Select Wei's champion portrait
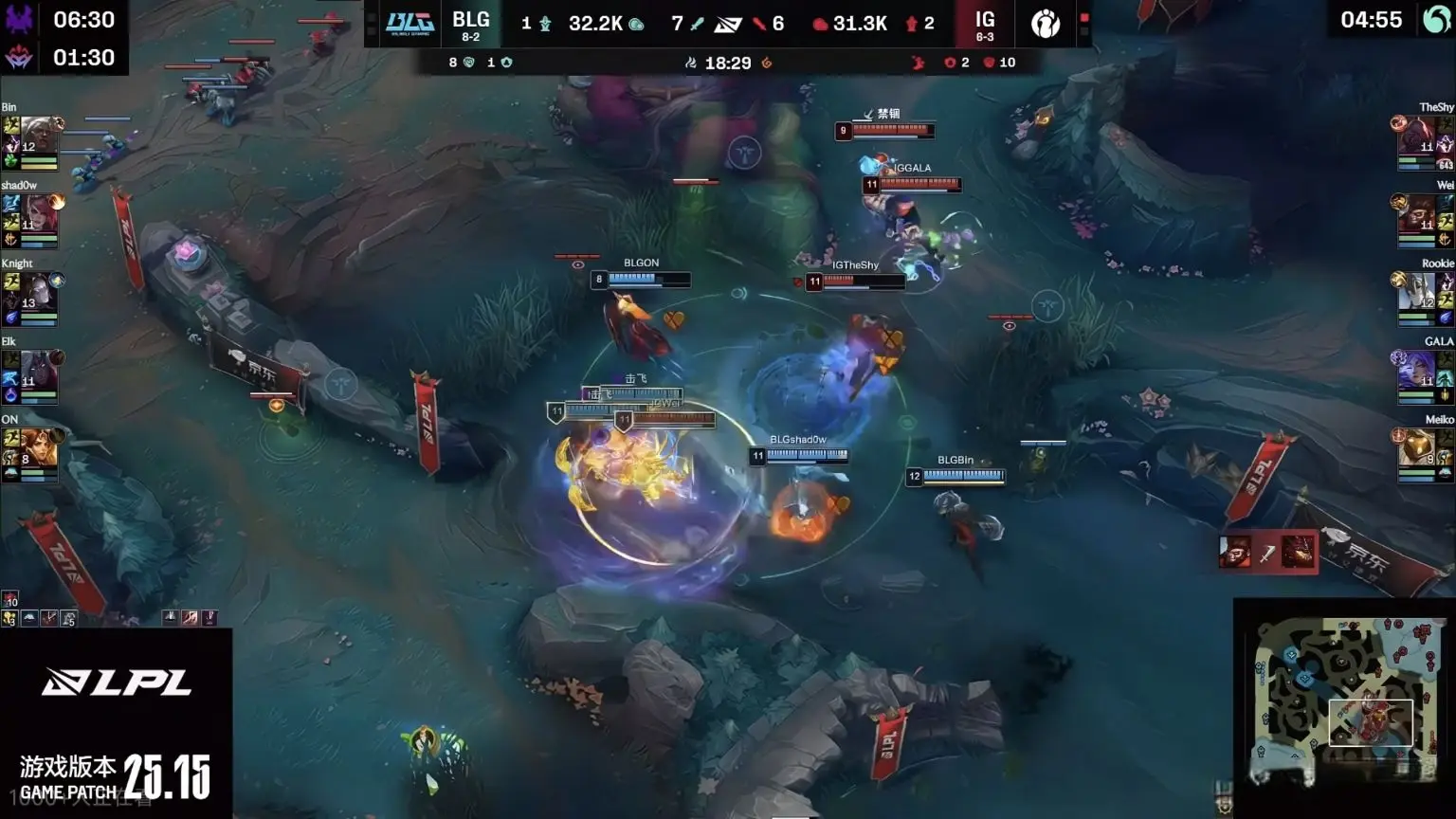The image size is (1456, 819). click(x=1417, y=215)
